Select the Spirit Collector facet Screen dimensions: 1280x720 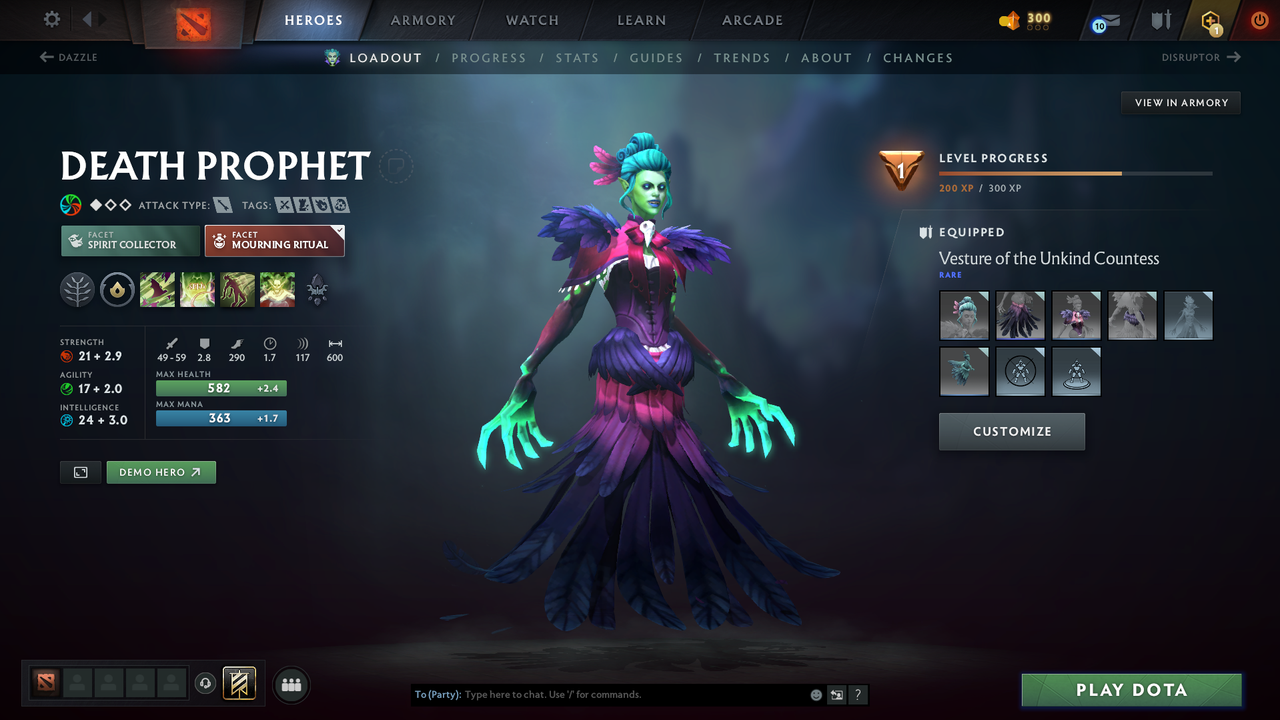pos(129,240)
